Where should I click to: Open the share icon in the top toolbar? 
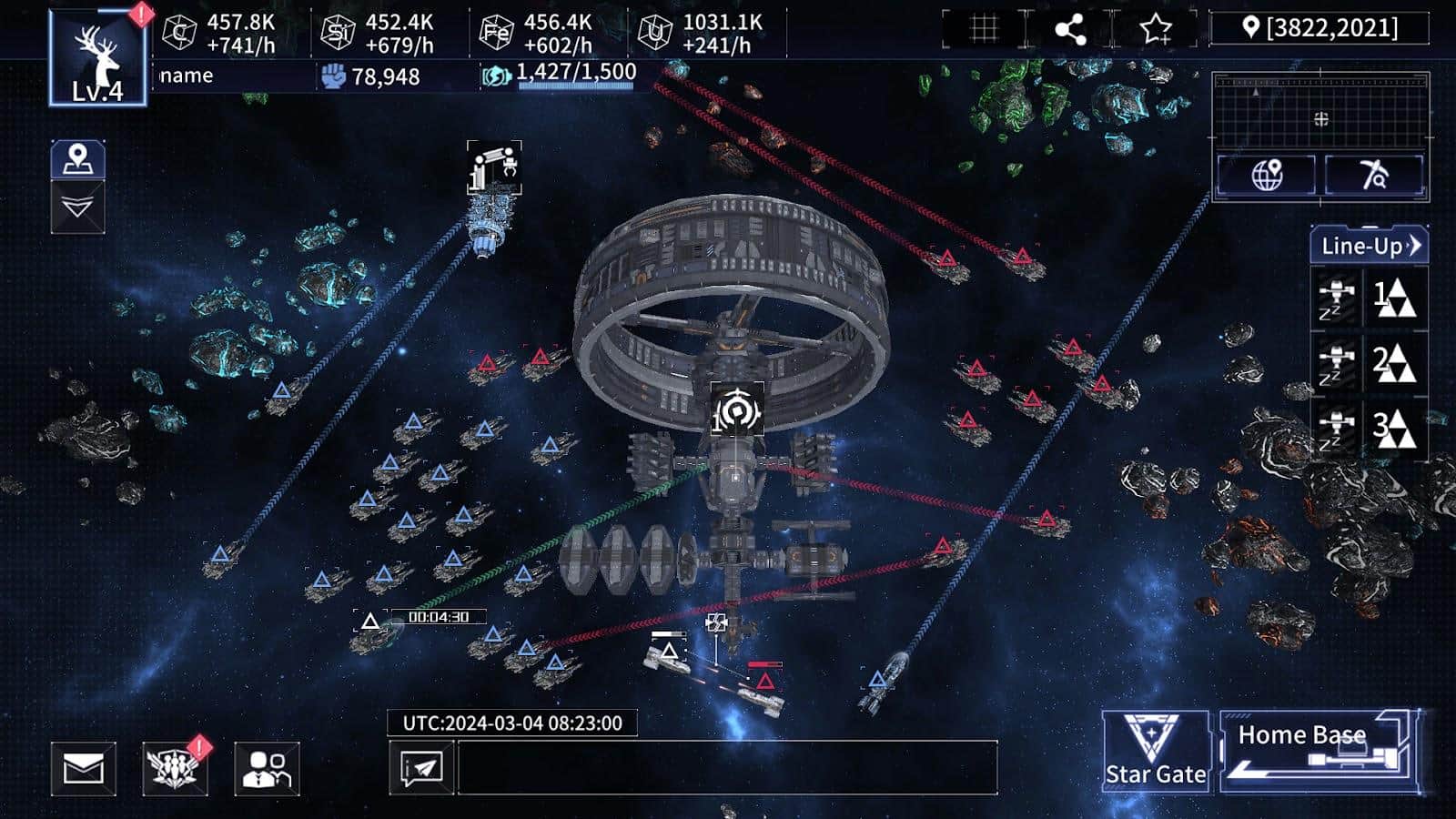coord(1072,28)
